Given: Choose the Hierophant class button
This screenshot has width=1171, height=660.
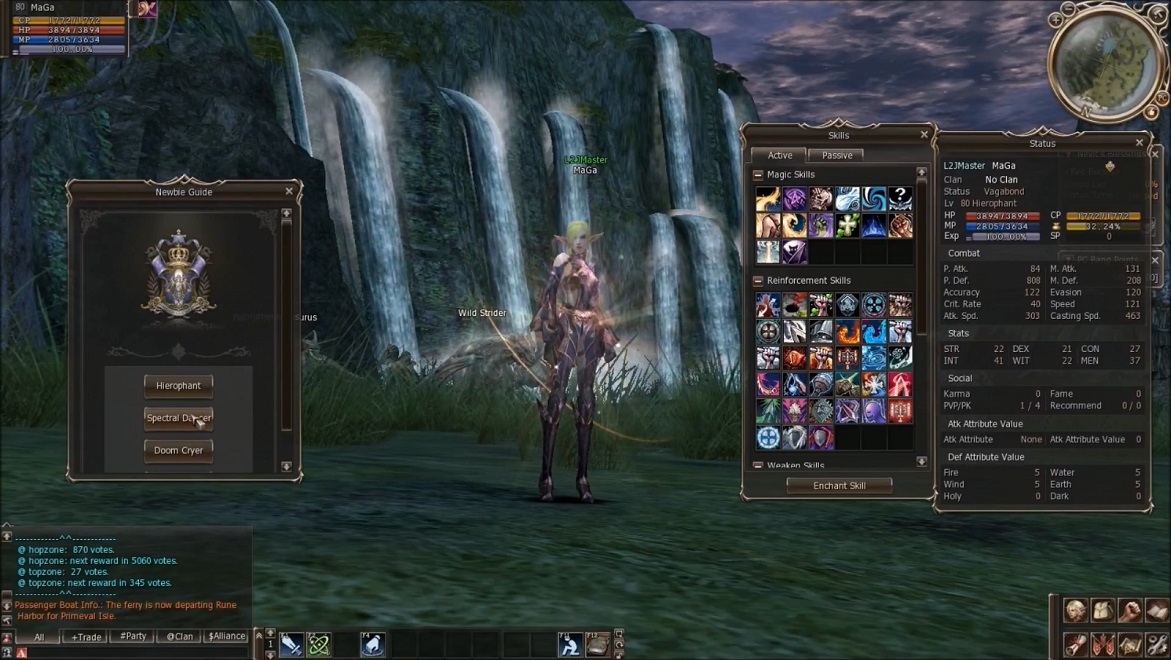Looking at the screenshot, I should pyautogui.click(x=178, y=385).
